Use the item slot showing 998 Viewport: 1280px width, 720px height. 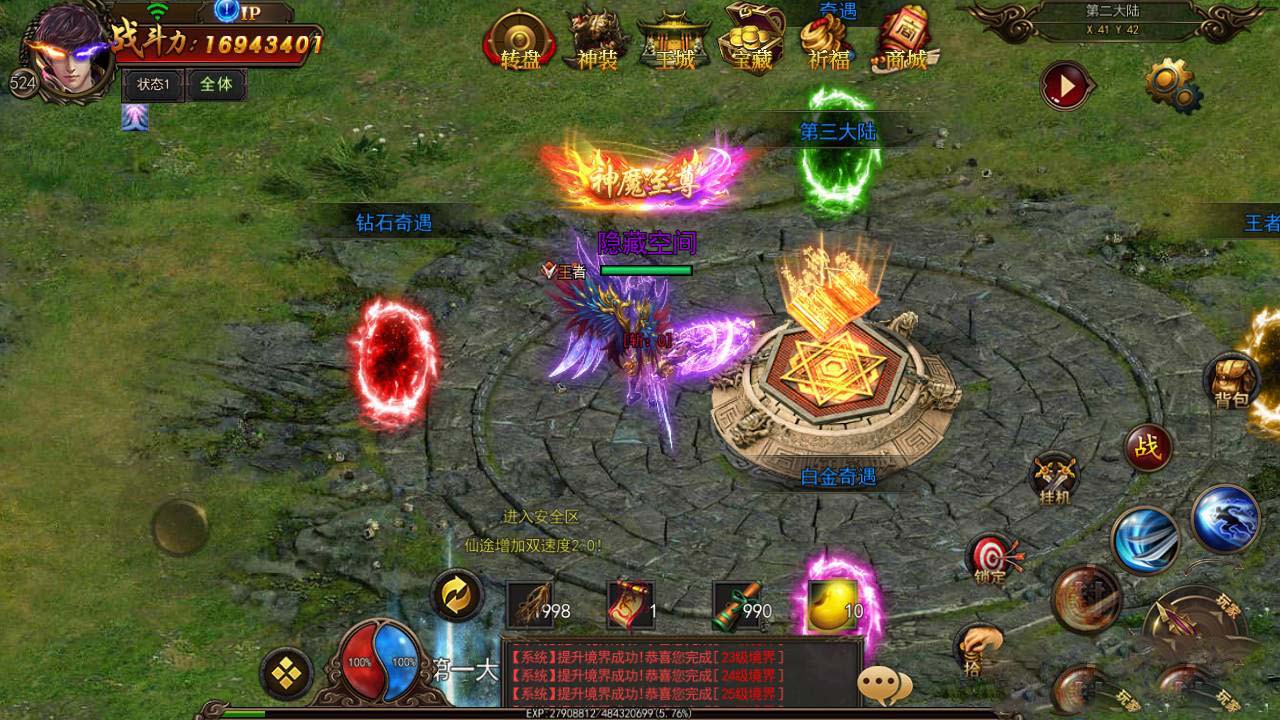530,606
